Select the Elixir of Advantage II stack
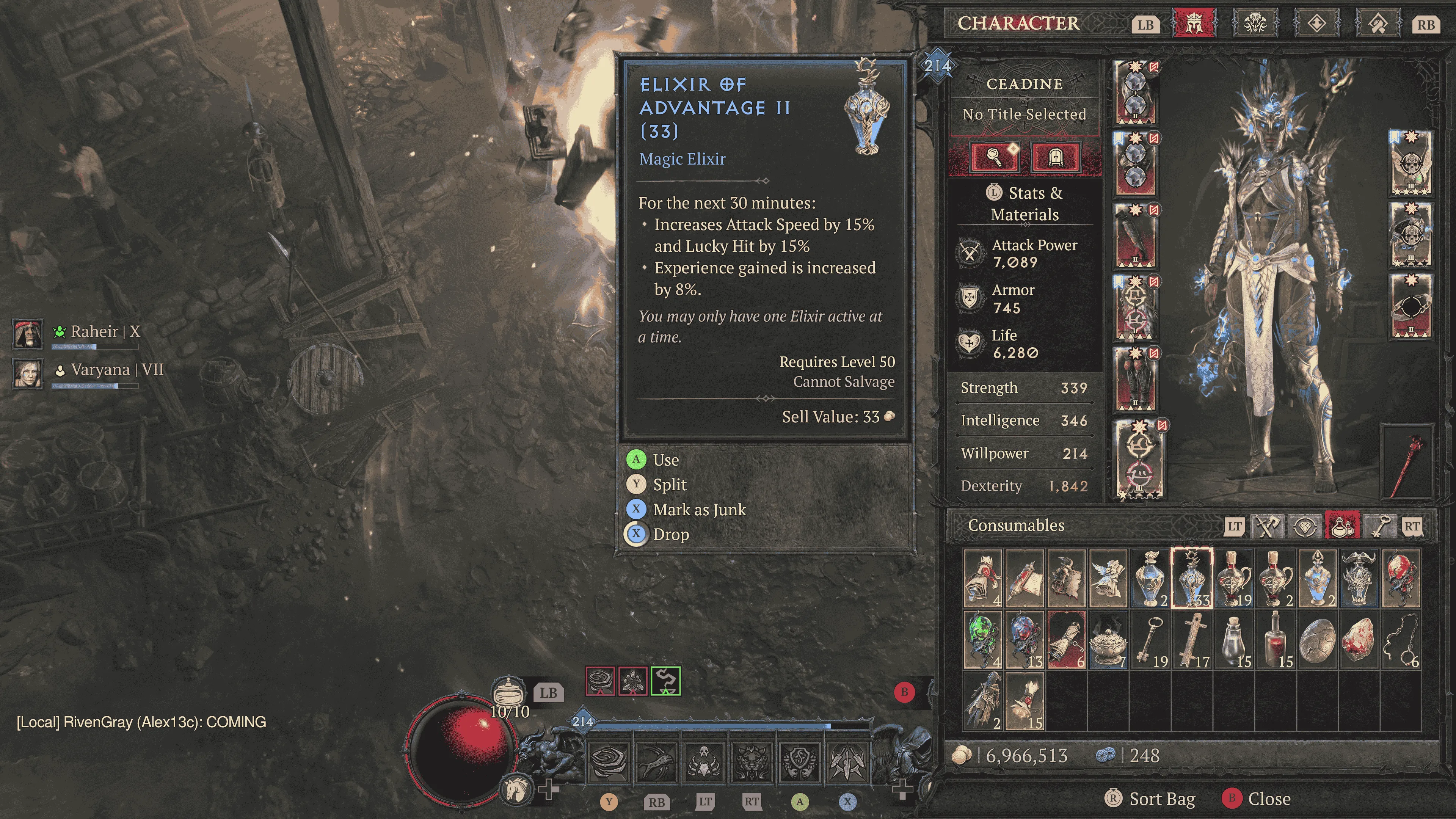 (1191, 577)
